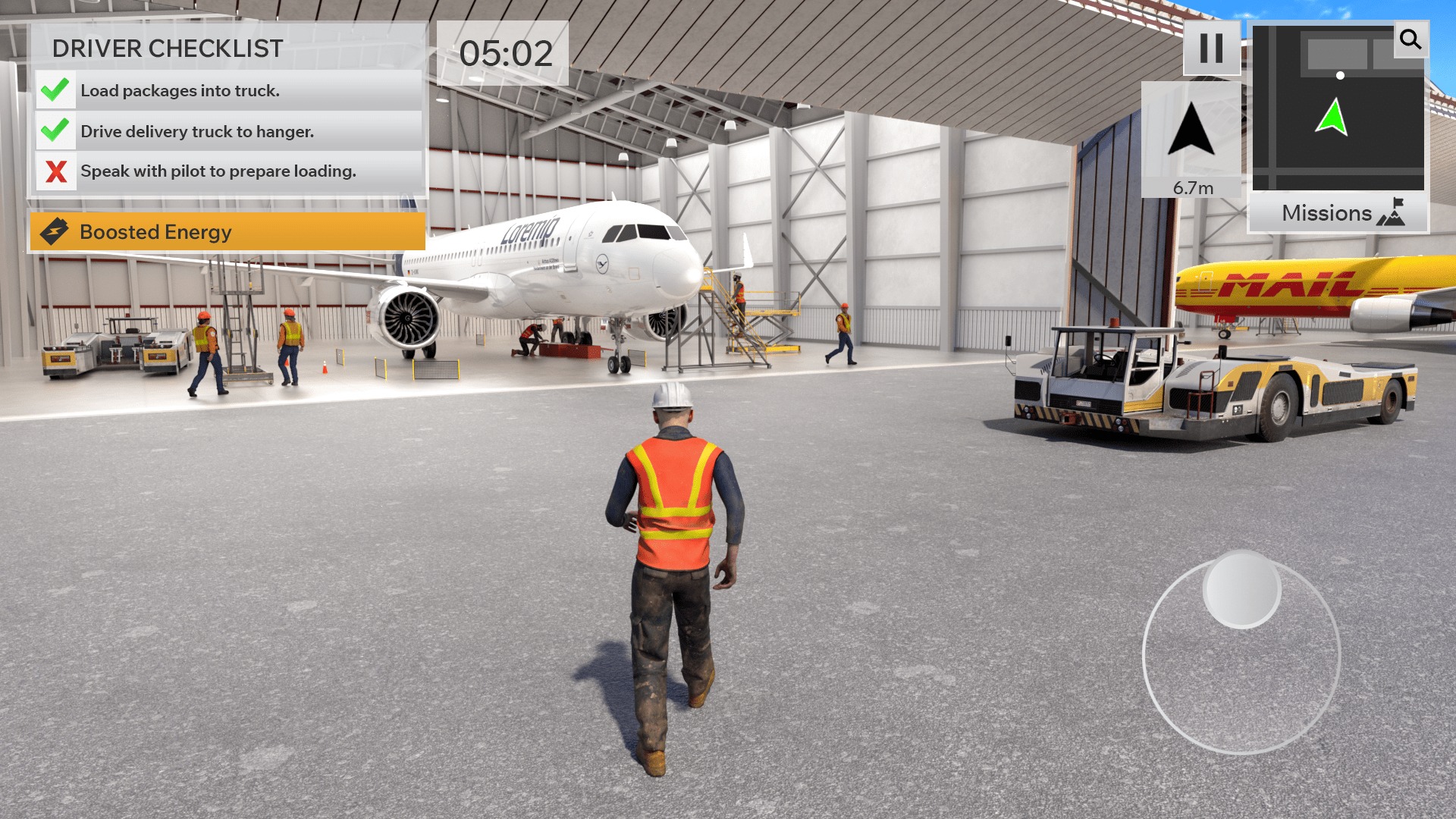Screen dimensions: 1456x819
Task: Open the map search magnifier on the minimap
Action: [1410, 40]
